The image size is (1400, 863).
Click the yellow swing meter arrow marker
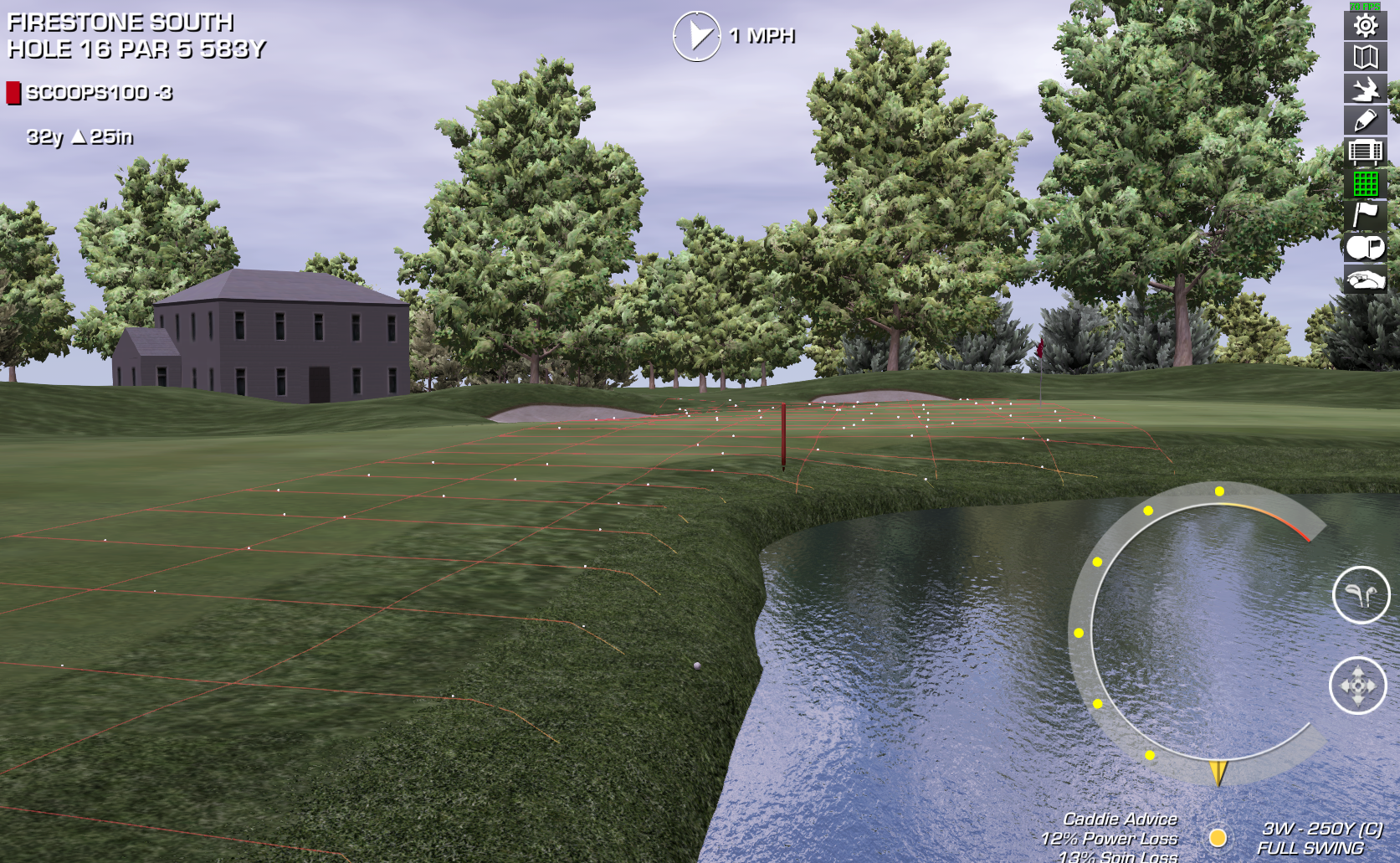[x=1218, y=772]
